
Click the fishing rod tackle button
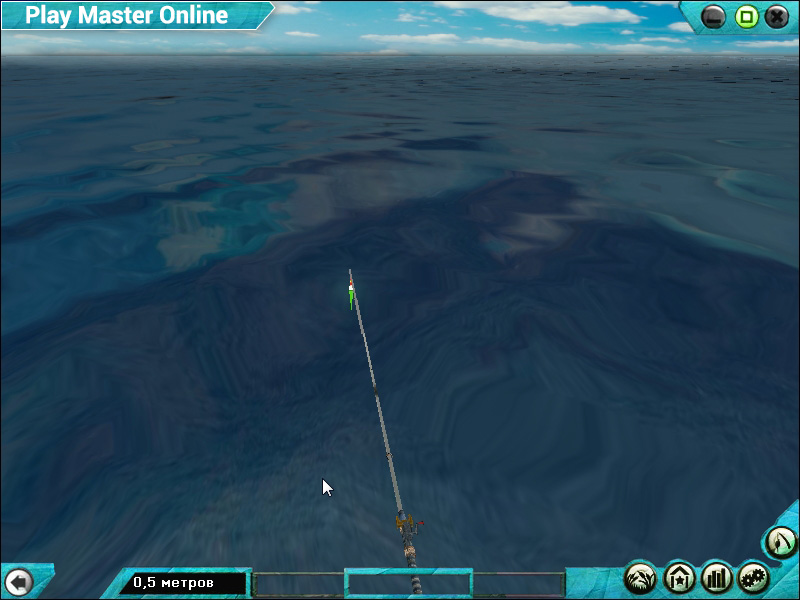[x=781, y=542]
